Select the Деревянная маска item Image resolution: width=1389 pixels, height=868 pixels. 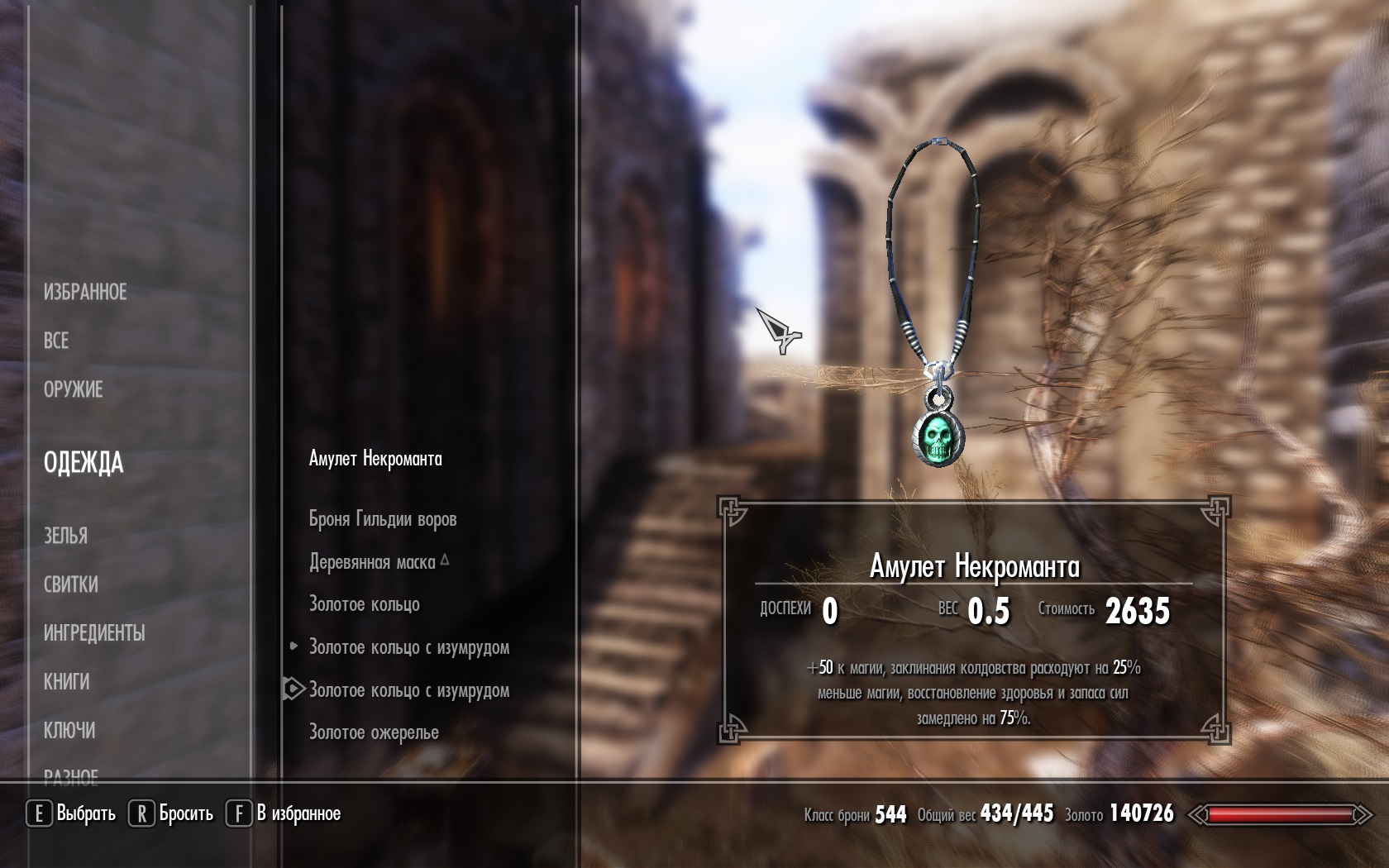(372, 562)
